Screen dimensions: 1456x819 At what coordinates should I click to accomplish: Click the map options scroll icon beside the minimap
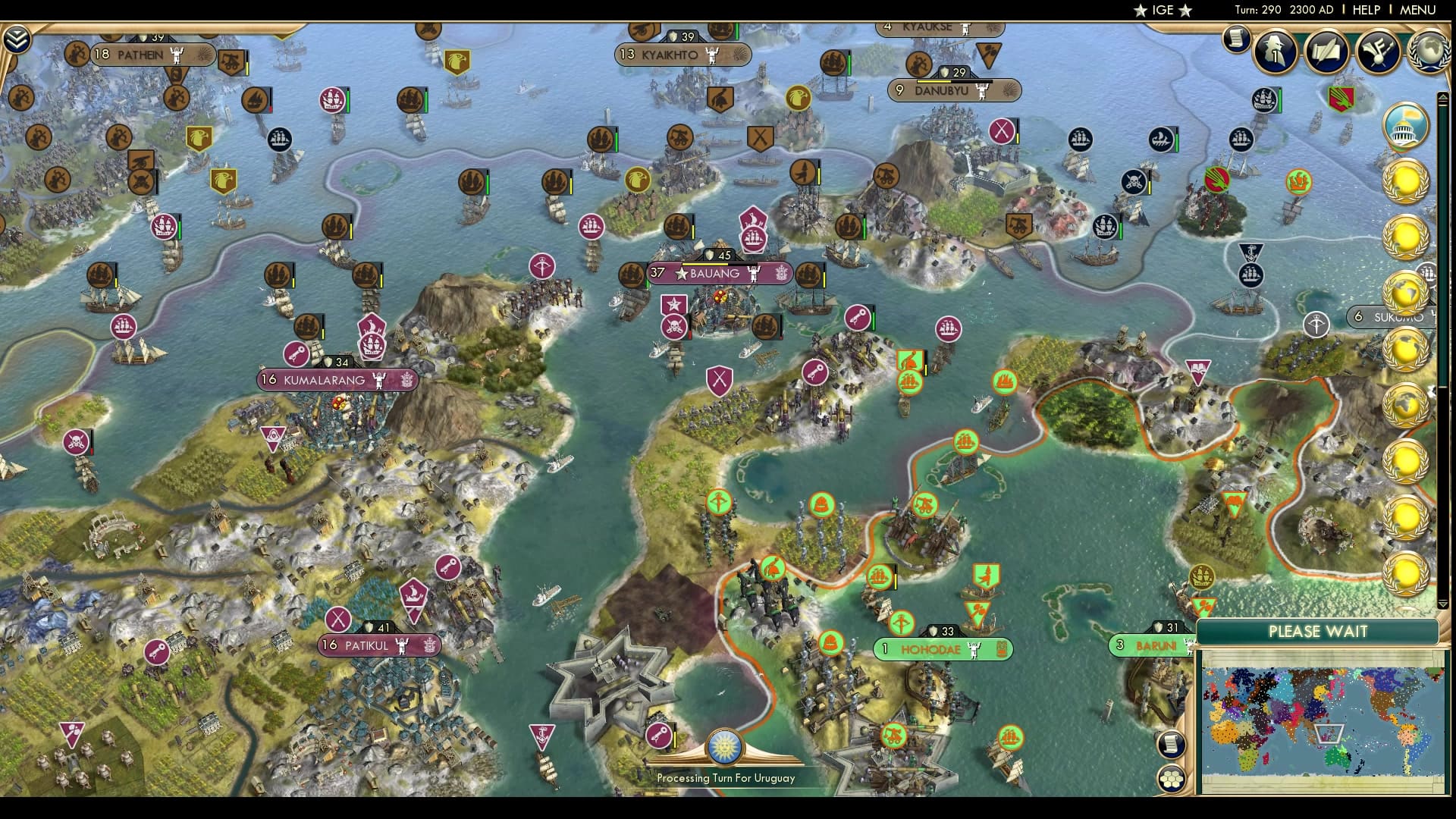1172,745
